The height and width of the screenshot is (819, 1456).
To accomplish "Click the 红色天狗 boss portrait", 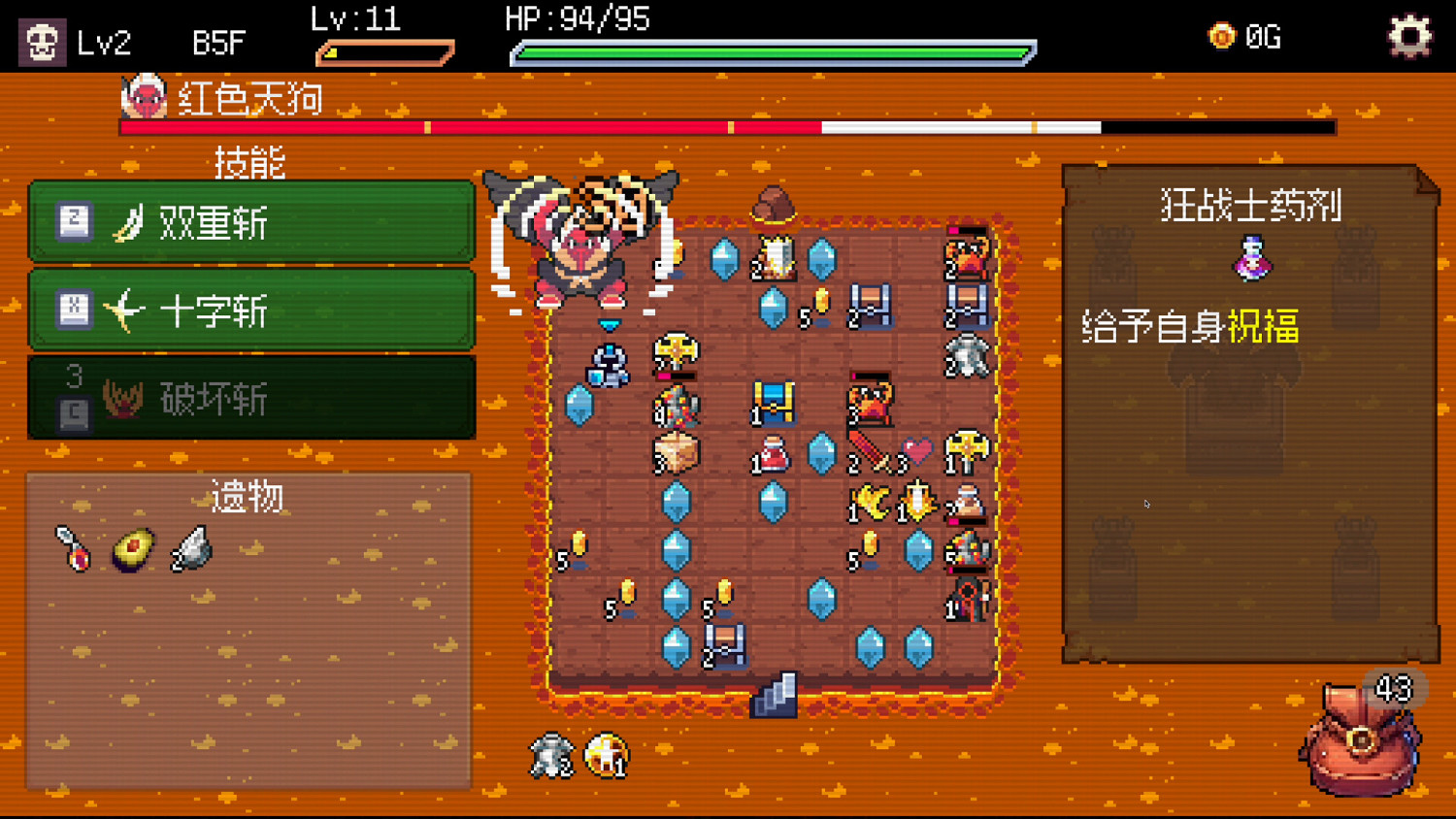I will click(144, 96).
